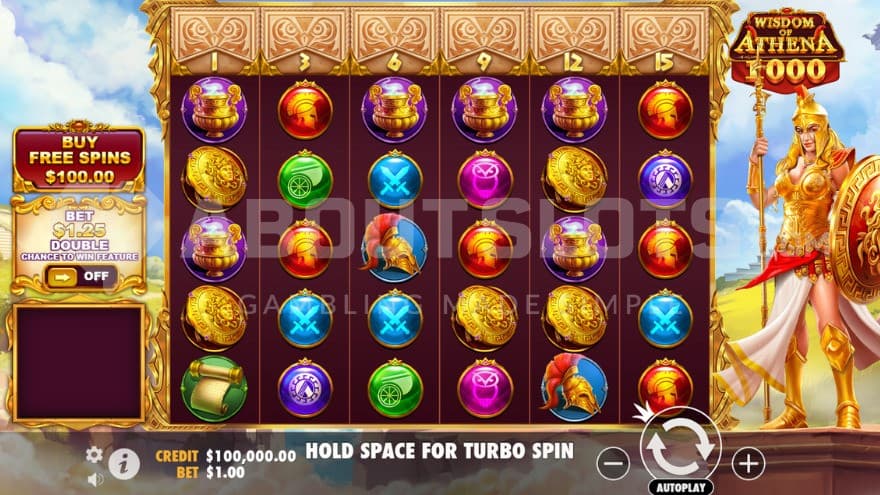Decrease the bet with the minus button
Image resolution: width=880 pixels, height=495 pixels.
(x=613, y=462)
